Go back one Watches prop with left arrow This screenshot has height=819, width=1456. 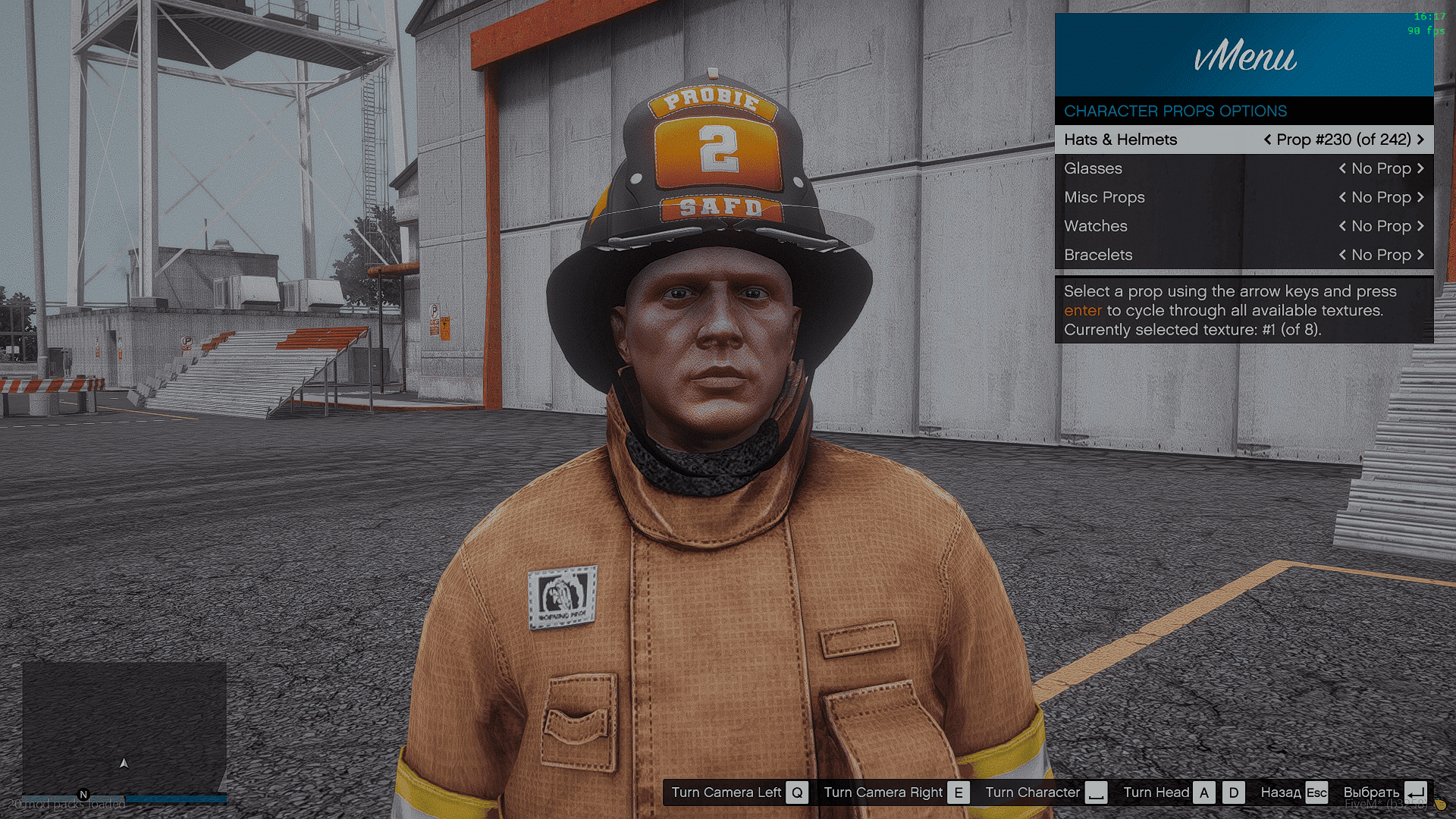tap(1342, 226)
